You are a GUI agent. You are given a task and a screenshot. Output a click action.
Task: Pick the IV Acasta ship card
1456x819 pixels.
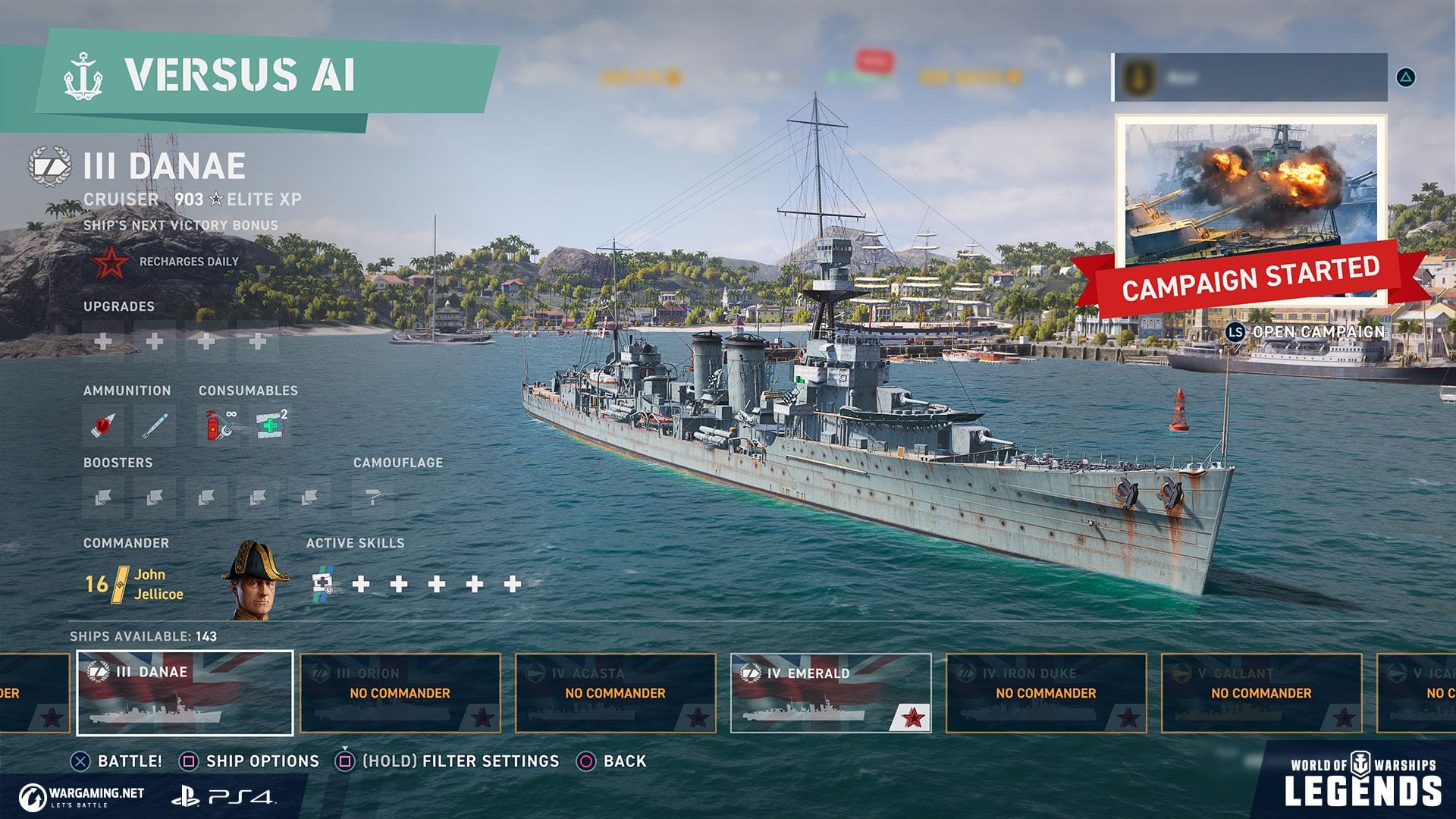615,692
